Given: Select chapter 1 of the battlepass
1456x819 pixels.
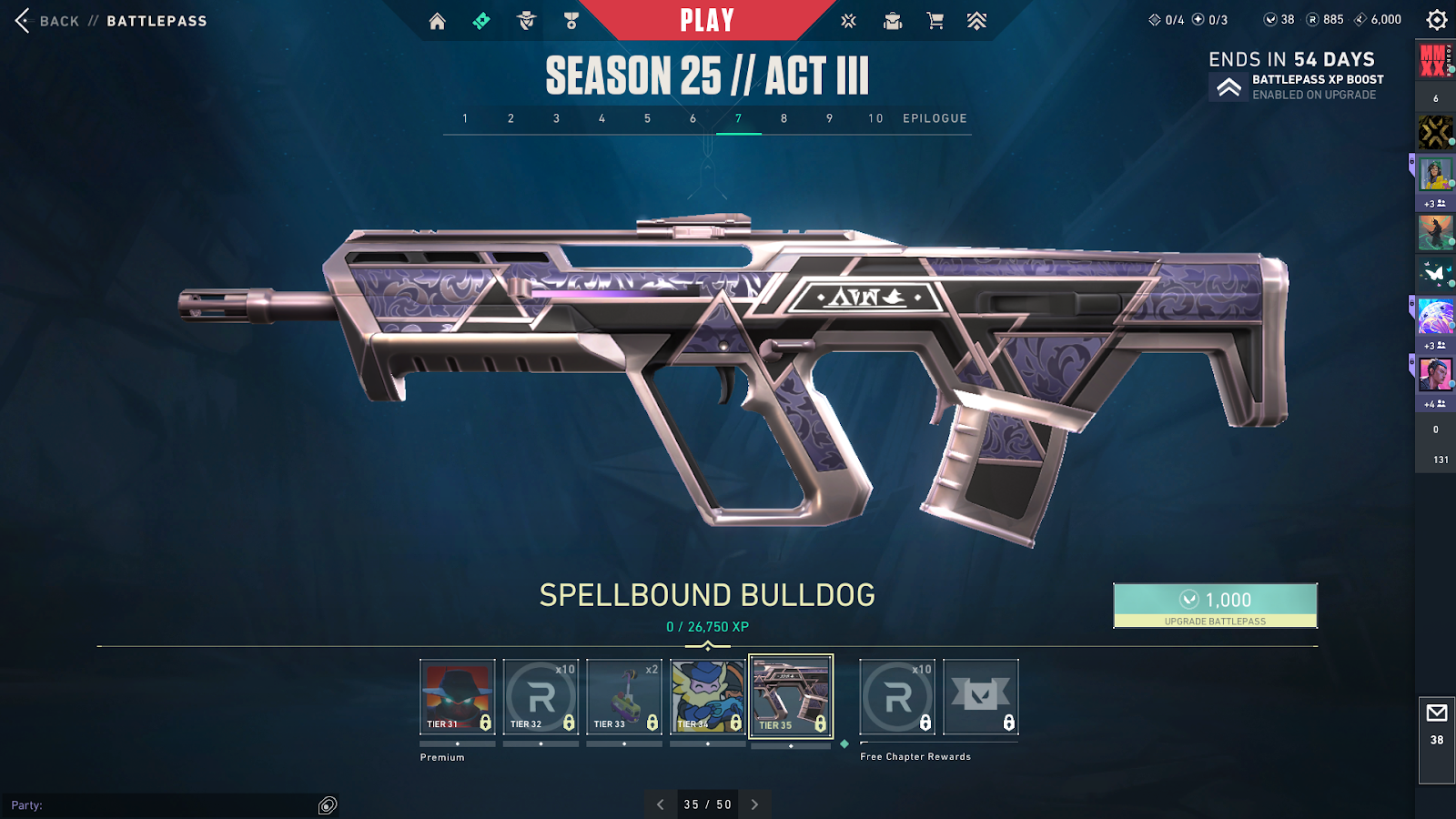Looking at the screenshot, I should click(x=465, y=118).
